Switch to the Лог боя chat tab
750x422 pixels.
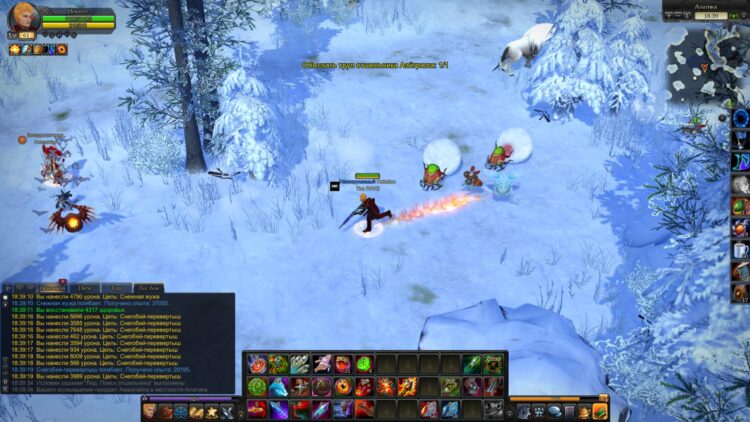pyautogui.click(x=122, y=288)
